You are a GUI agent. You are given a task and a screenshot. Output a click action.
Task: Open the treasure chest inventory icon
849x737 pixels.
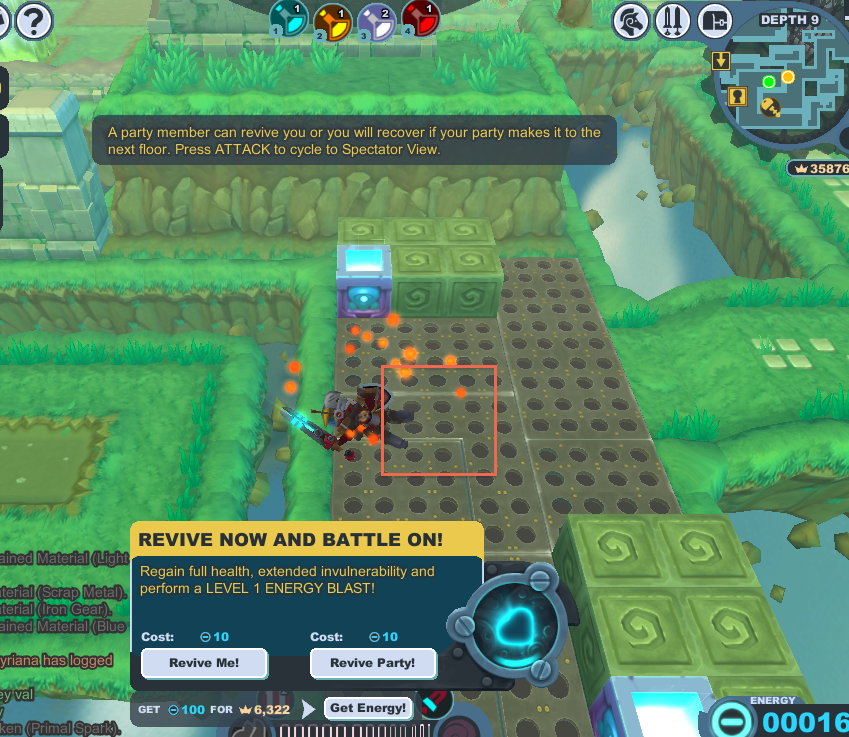pyautogui.click(x=714, y=19)
